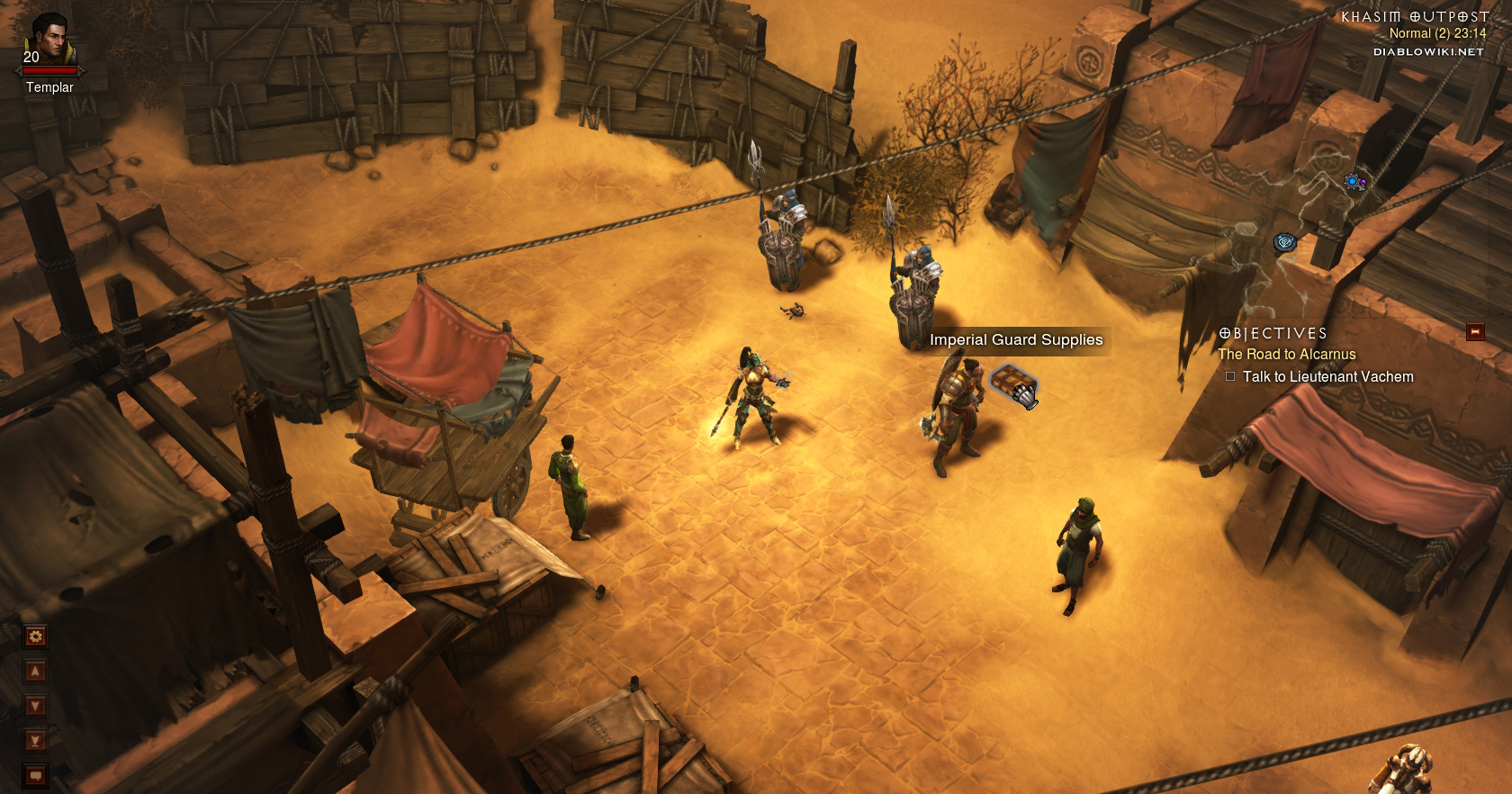
Task: Click the chat scroll-down arrow button
Action: [x=36, y=706]
